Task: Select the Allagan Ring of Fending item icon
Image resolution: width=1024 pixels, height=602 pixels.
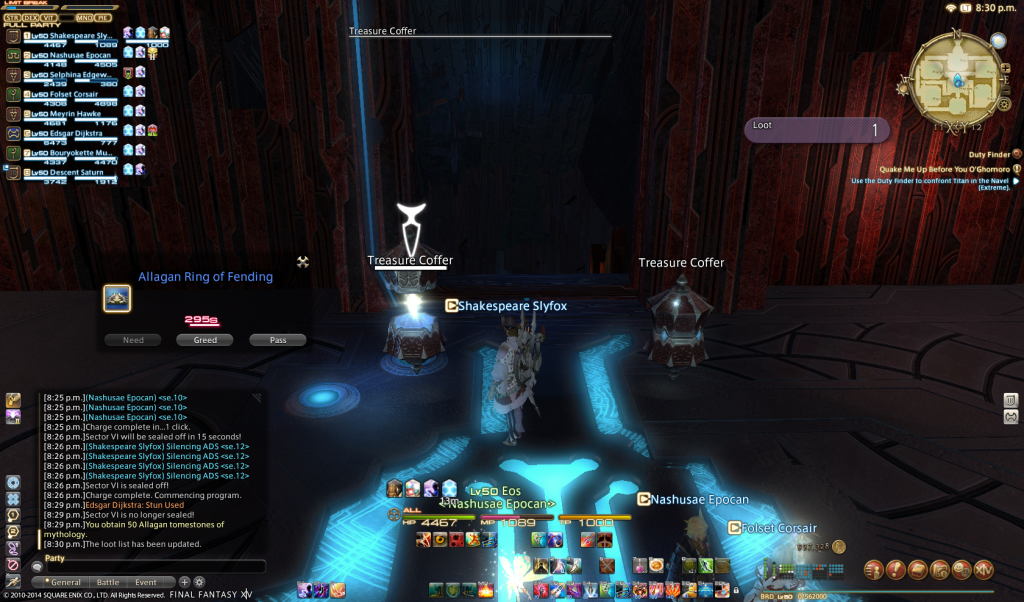Action: point(117,298)
